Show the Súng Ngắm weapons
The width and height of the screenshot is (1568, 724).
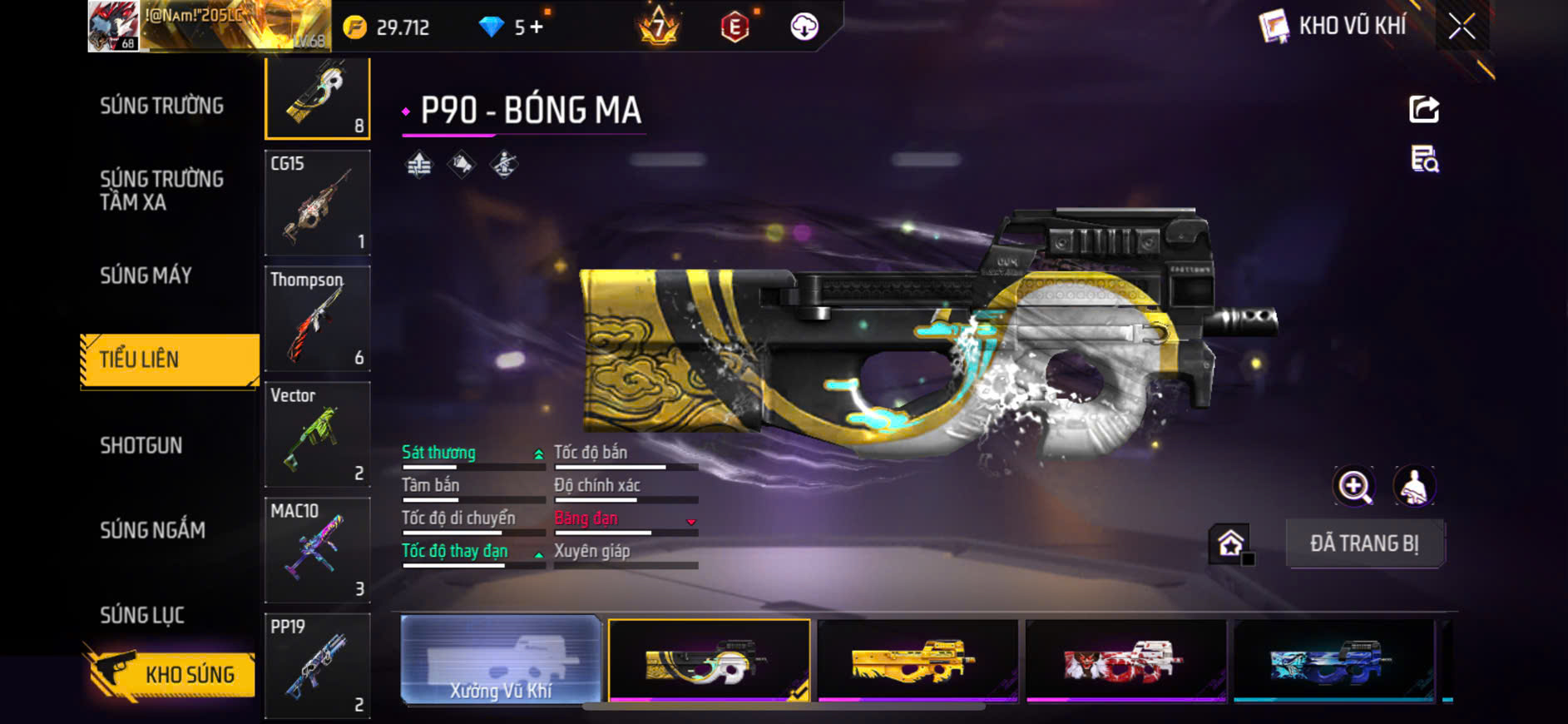click(153, 530)
